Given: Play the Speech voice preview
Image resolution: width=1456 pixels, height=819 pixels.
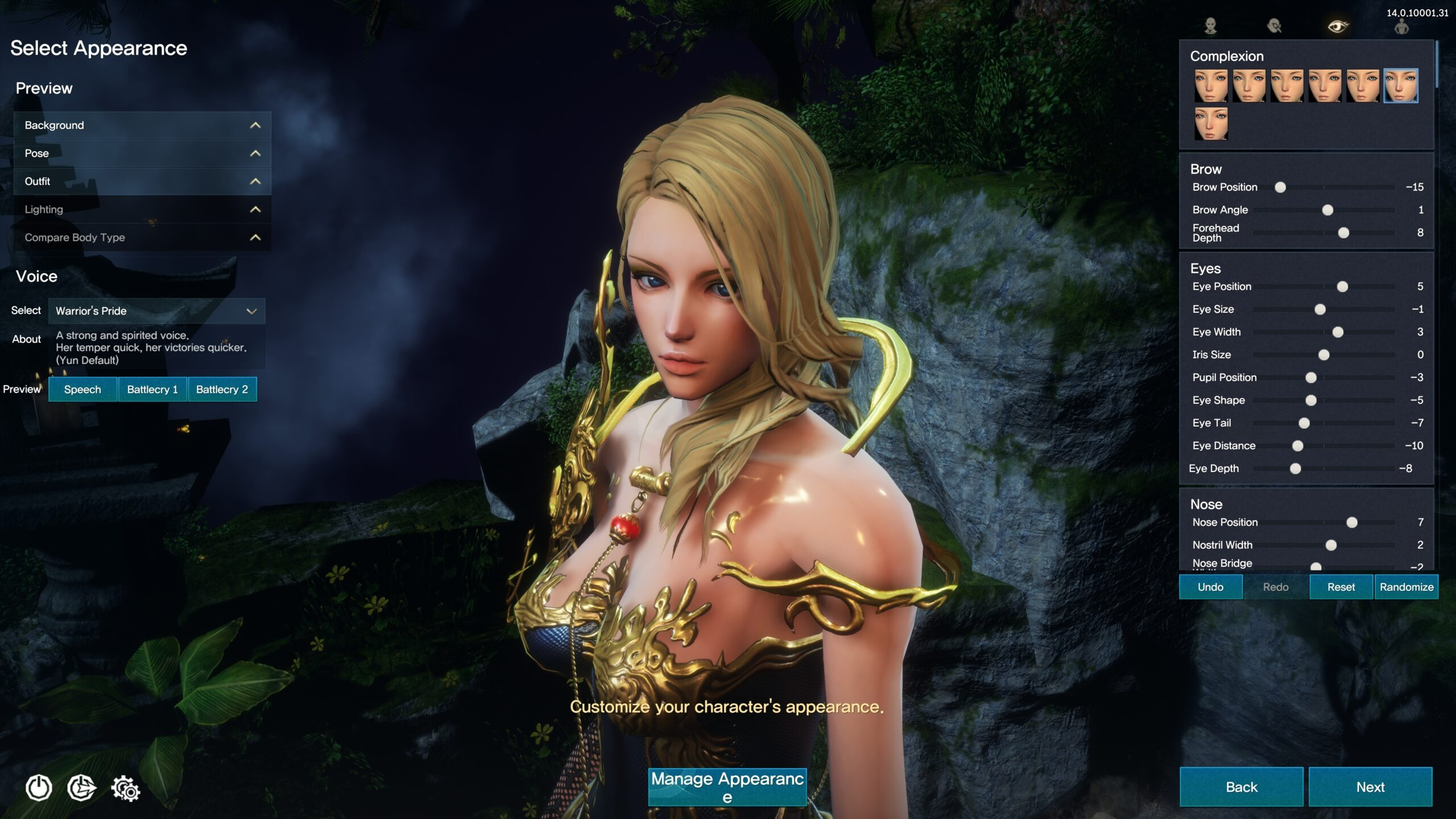Looking at the screenshot, I should pyautogui.click(x=82, y=390).
